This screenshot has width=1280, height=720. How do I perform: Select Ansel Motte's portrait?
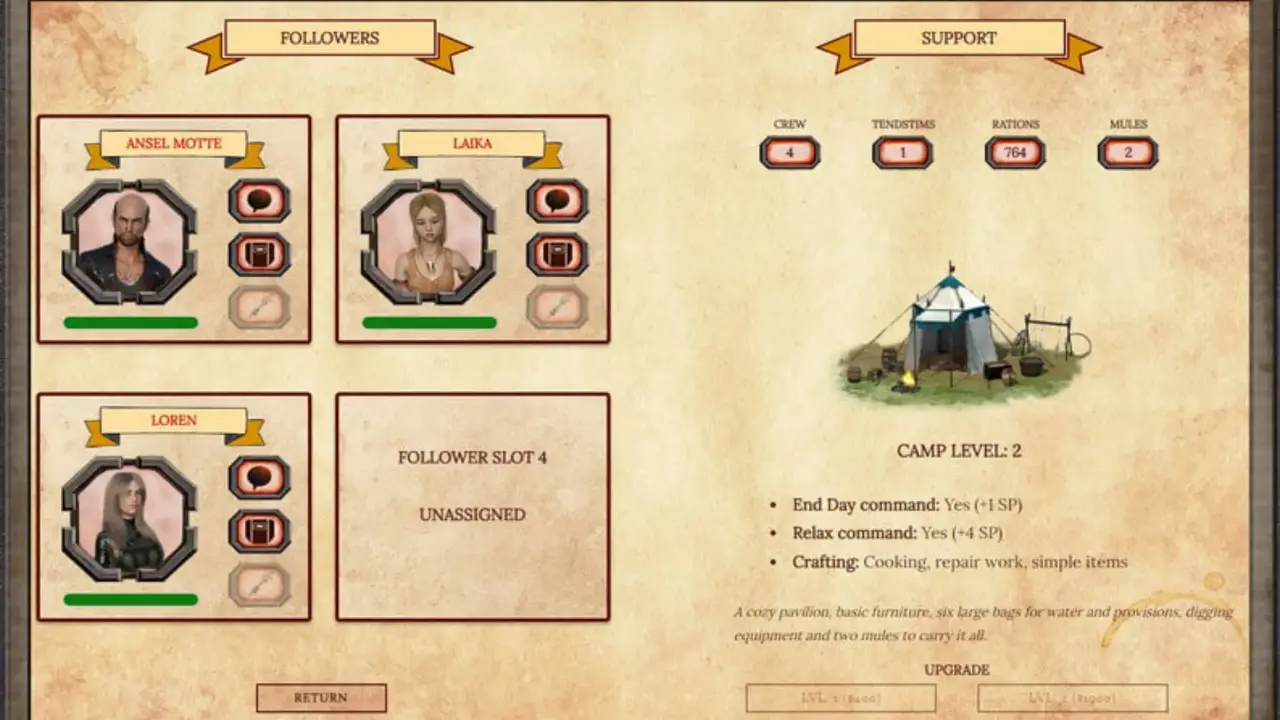129,242
